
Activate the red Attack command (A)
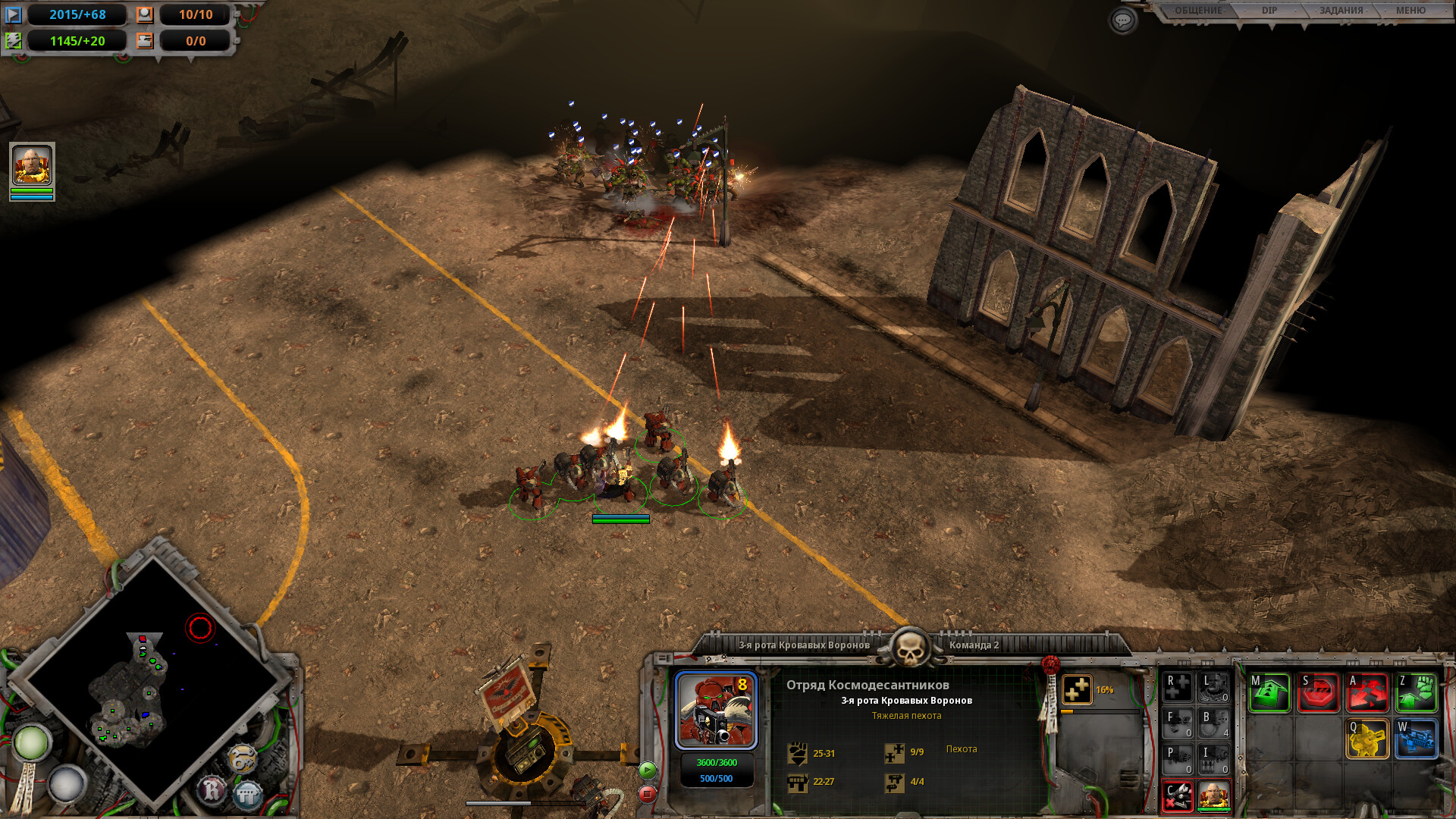(x=1367, y=692)
